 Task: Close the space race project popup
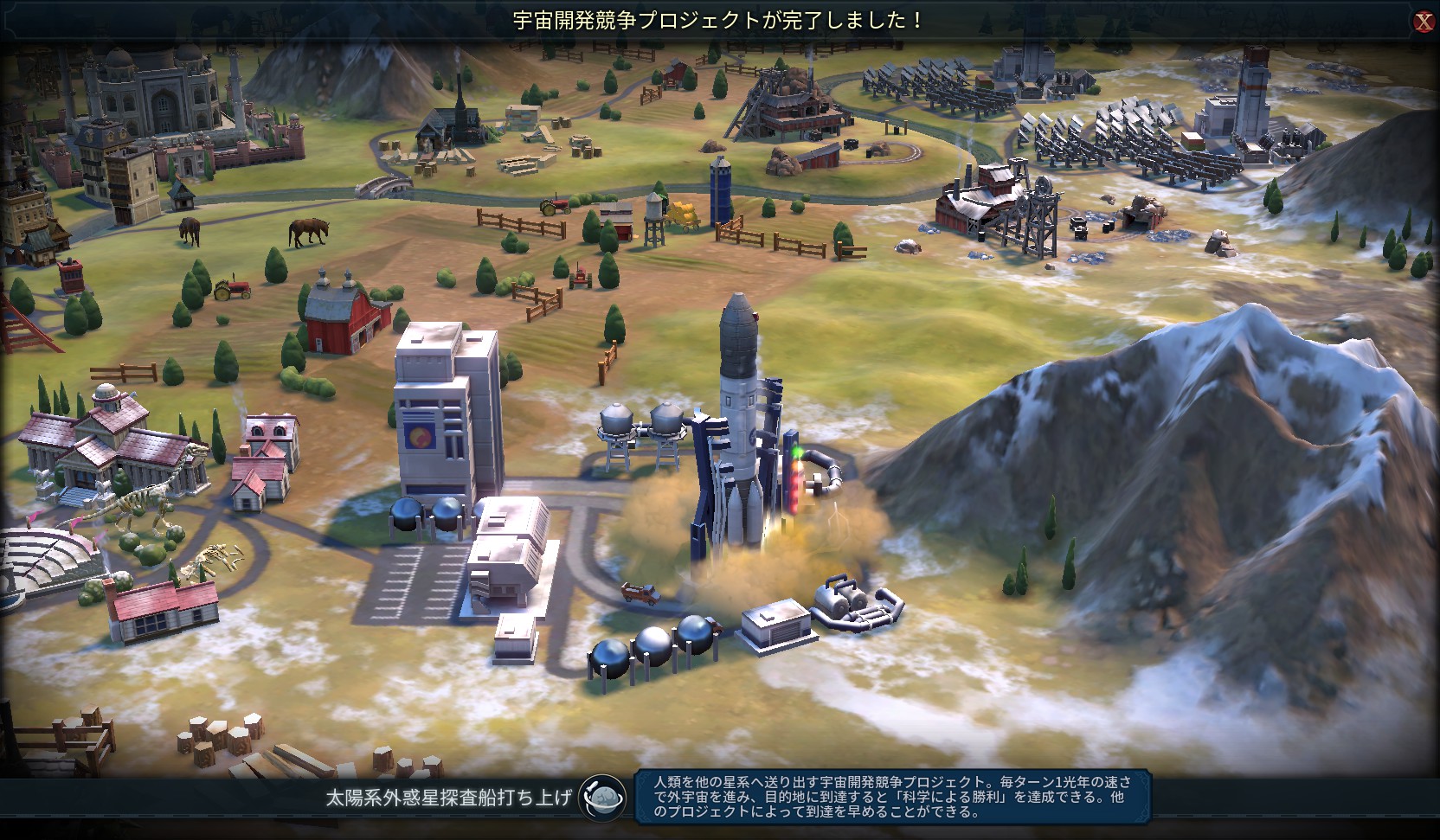coord(1424,22)
